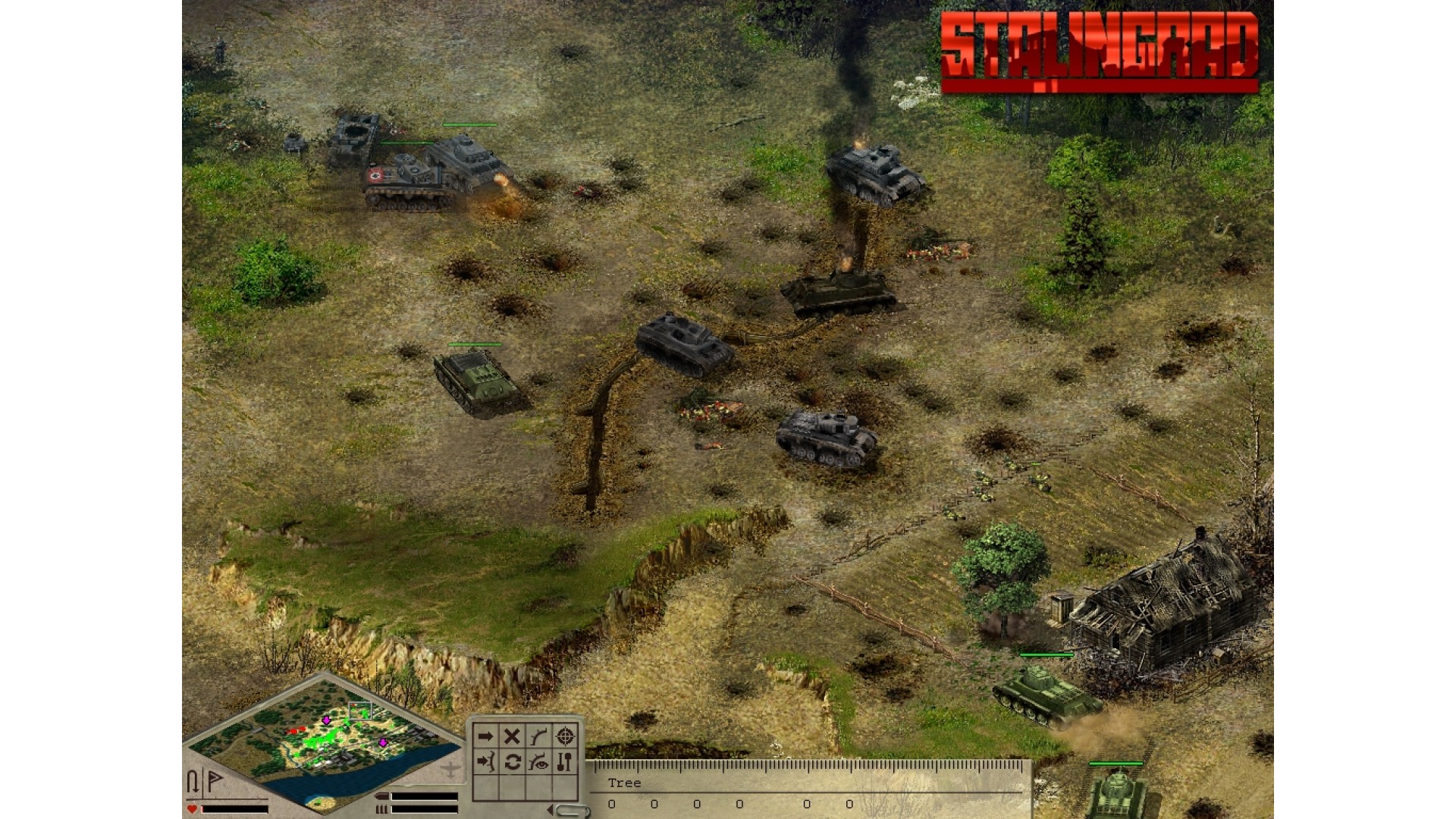Select the magenta arrow marker near minimap center
This screenshot has height=819, width=1456.
327,720
